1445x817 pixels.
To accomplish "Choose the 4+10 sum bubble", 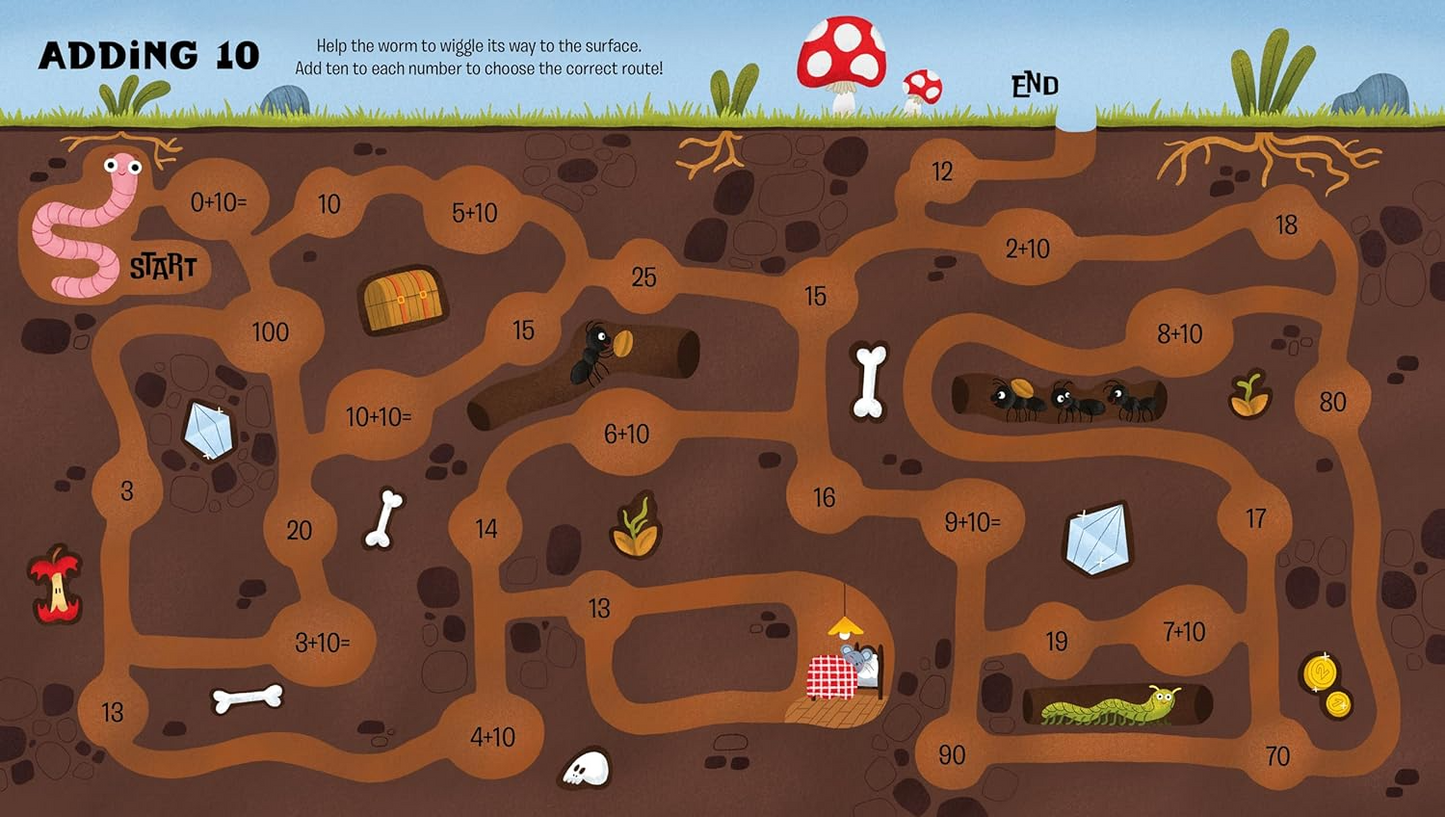I will (492, 737).
